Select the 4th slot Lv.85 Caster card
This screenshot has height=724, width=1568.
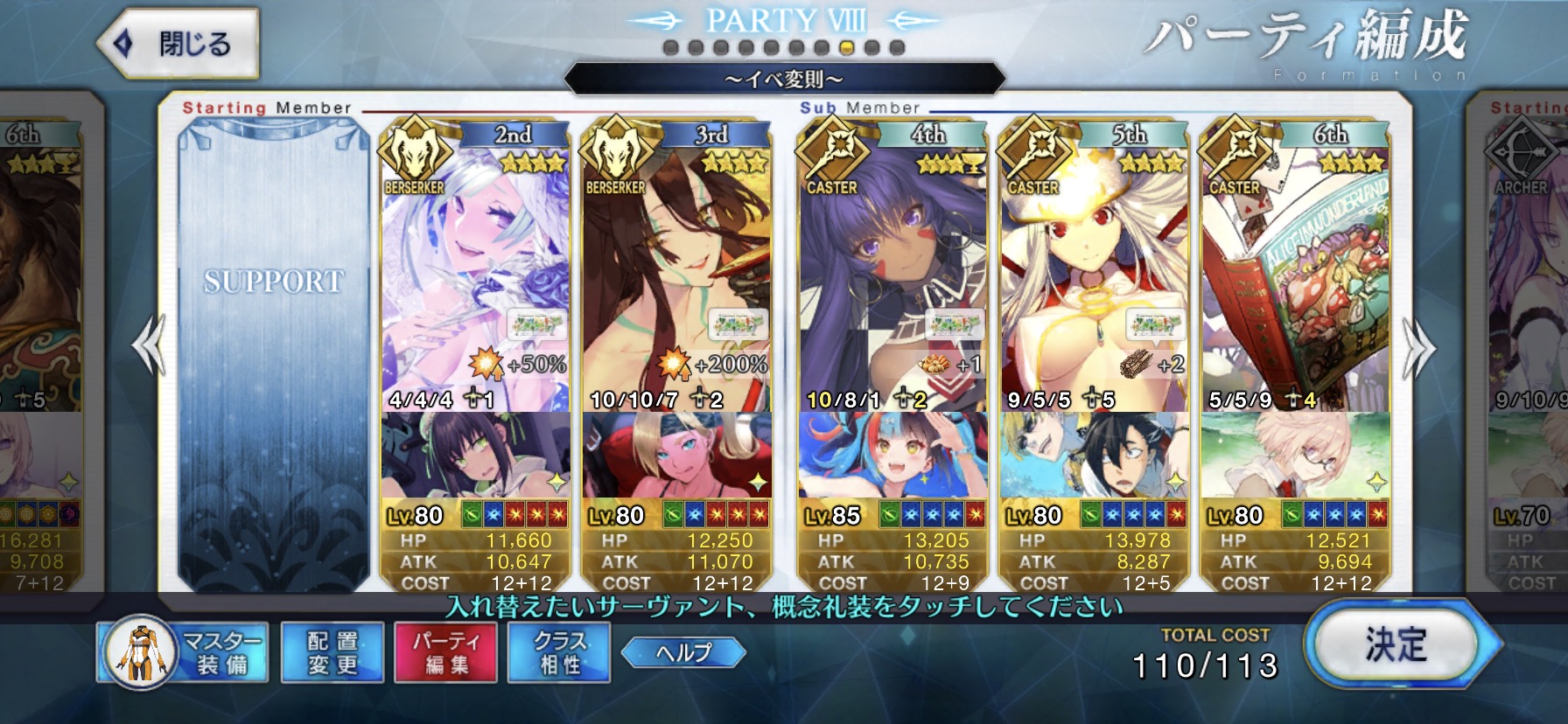point(892,280)
